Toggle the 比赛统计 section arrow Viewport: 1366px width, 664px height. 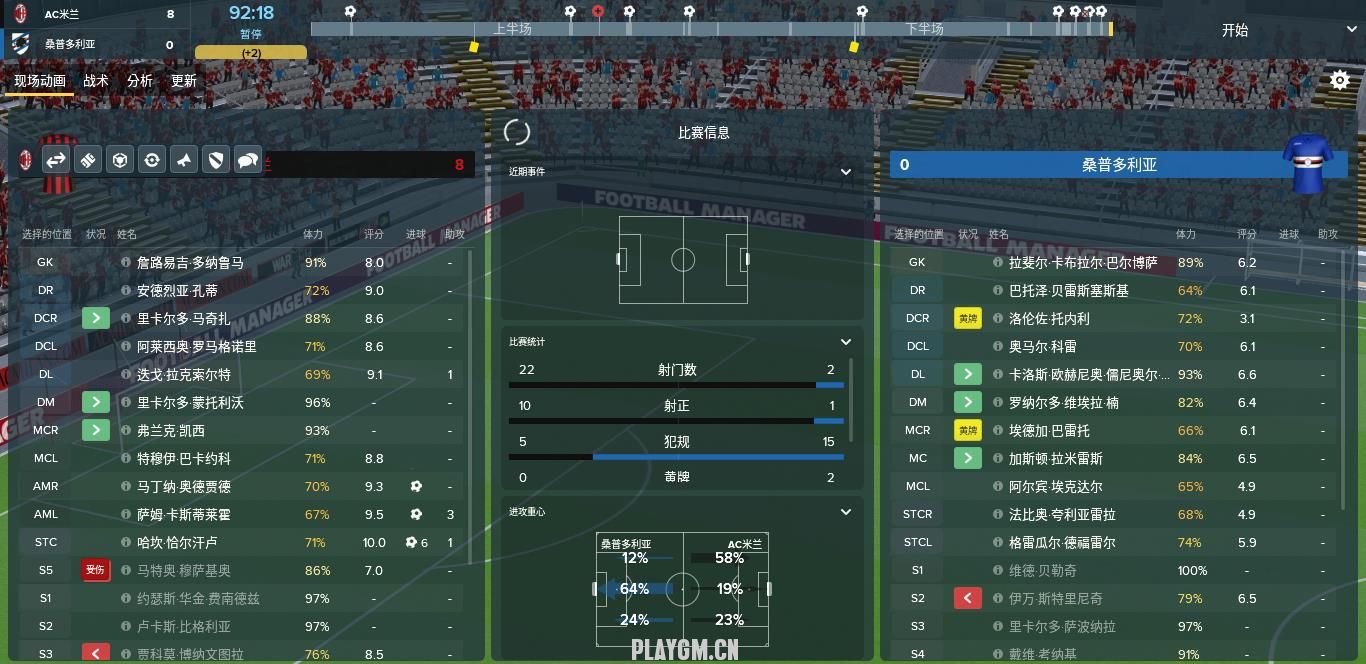coord(846,342)
